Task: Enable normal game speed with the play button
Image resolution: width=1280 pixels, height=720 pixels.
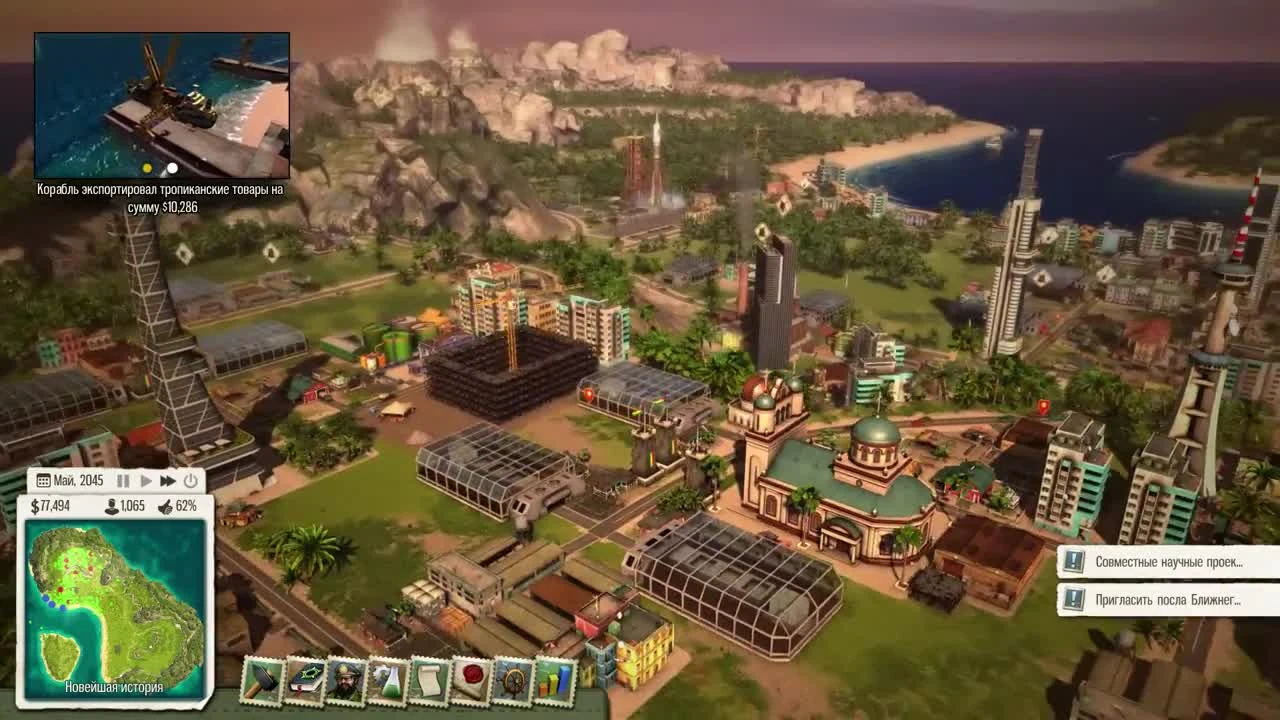Action: (x=146, y=481)
